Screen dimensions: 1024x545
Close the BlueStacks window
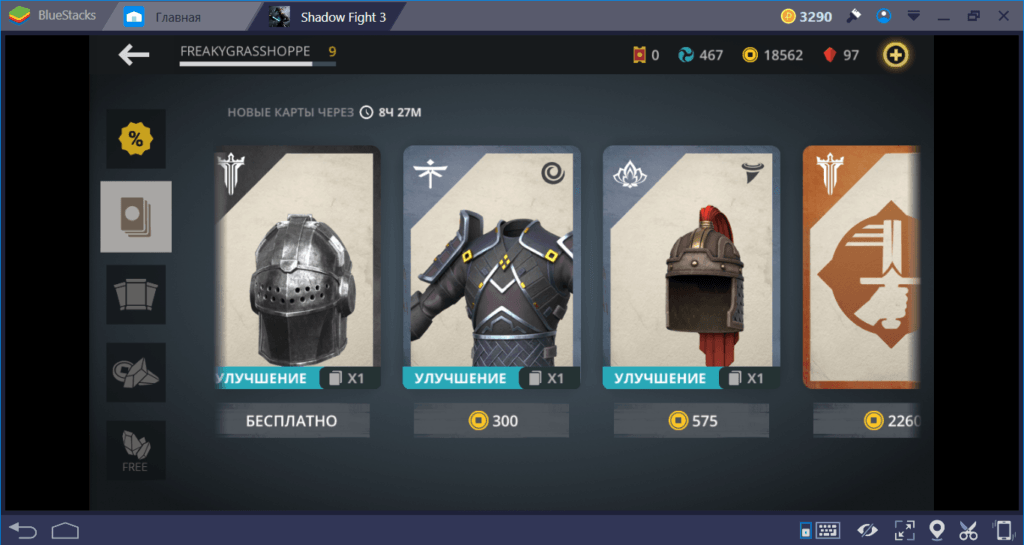1003,16
